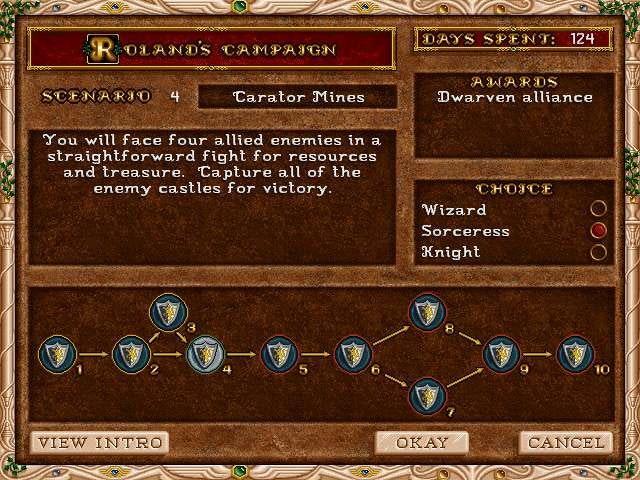Screen dimensions: 640x480
Task: Select the final scenario 10 shield
Action: point(575,353)
